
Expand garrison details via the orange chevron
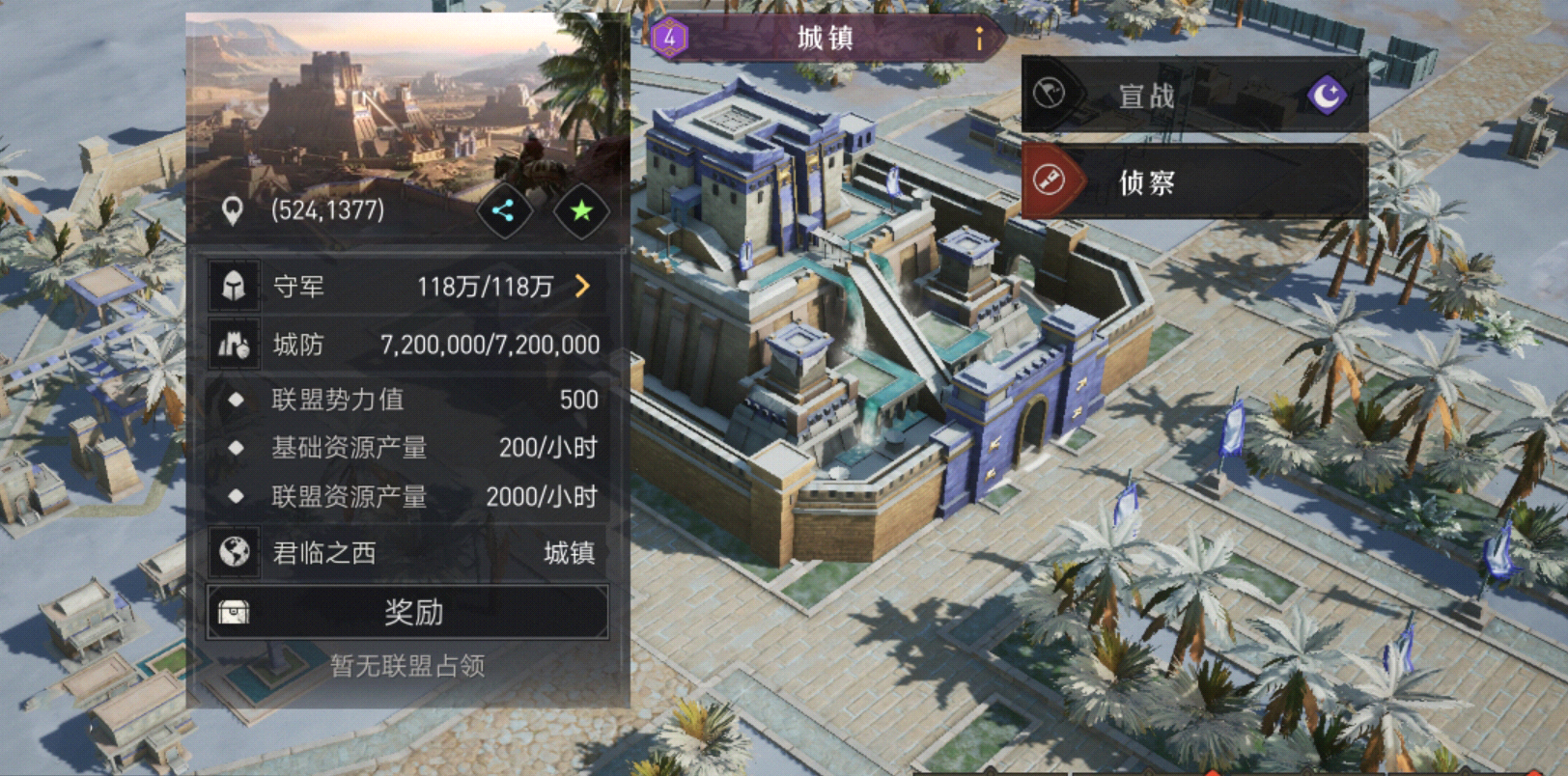[x=585, y=287]
